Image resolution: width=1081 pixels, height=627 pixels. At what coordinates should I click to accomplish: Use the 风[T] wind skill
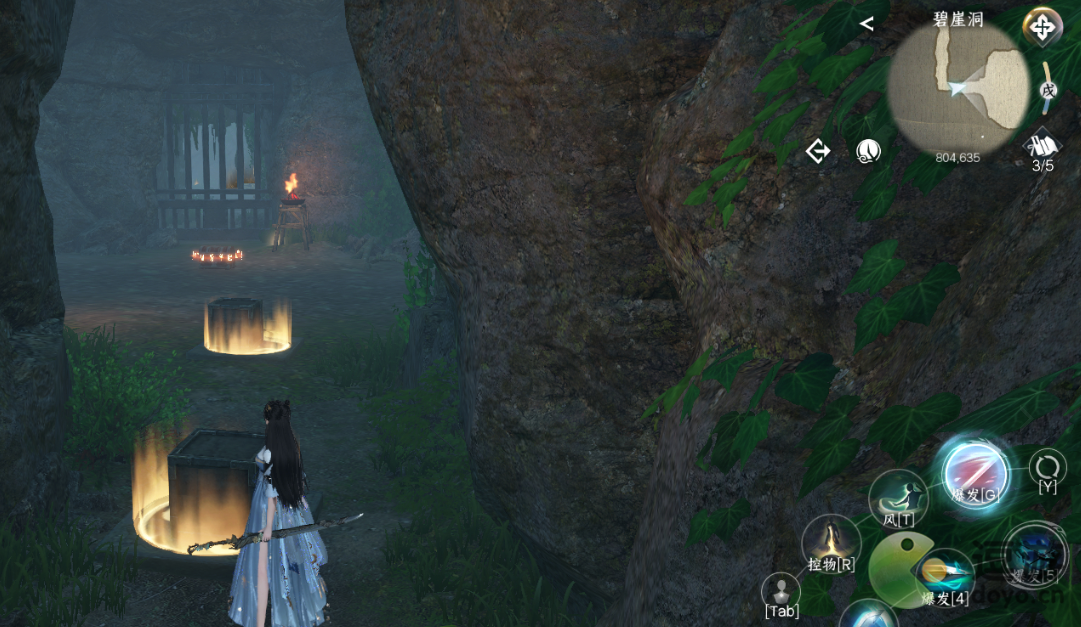[x=897, y=497]
